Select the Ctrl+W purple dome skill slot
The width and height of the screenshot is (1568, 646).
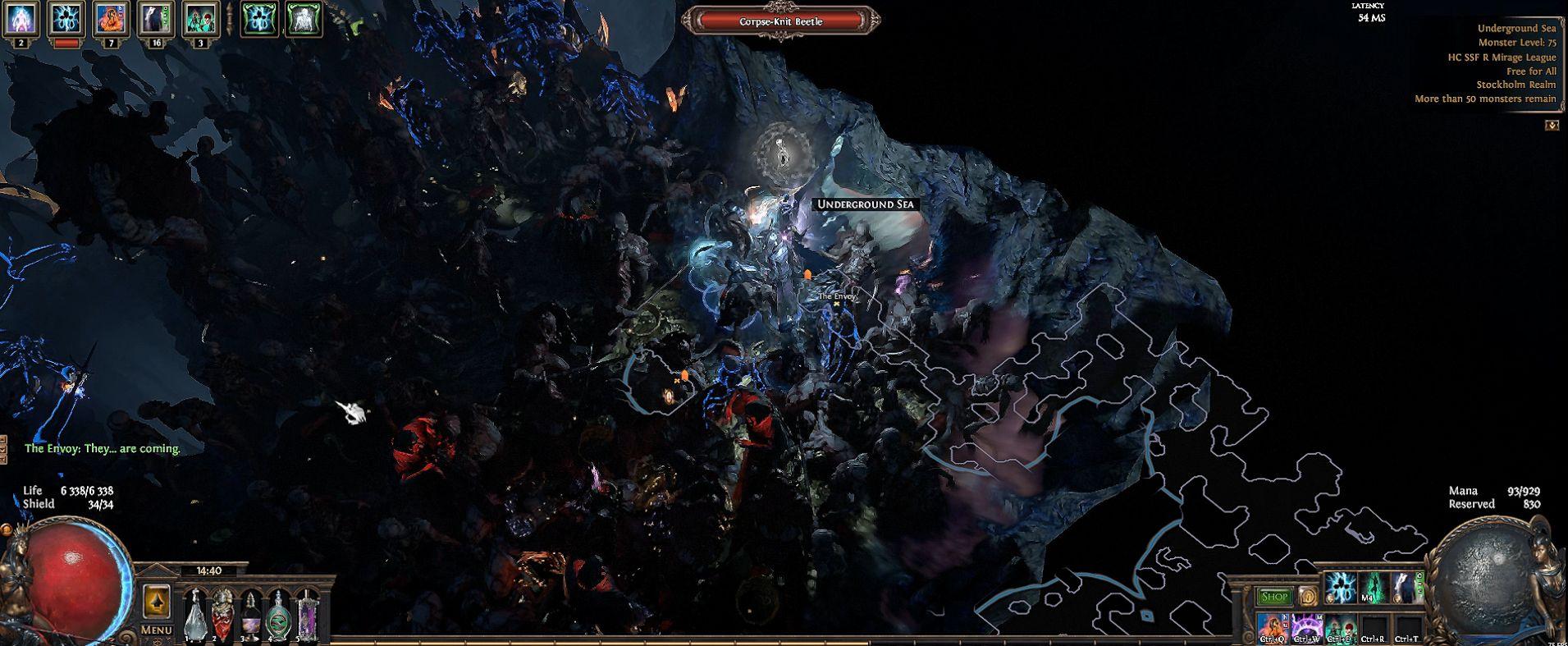point(1305,627)
